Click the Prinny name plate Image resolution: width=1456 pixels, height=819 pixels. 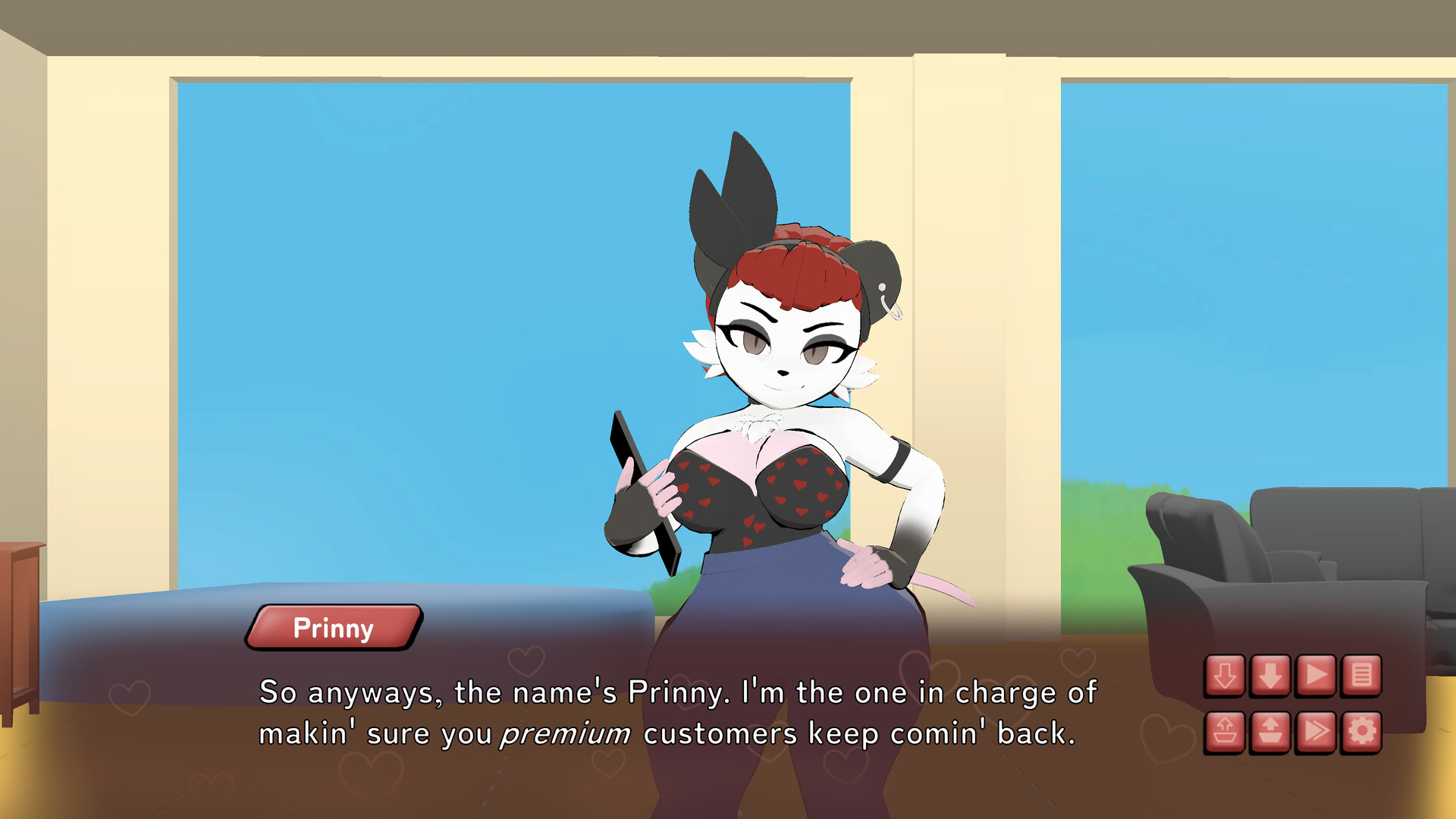334,626
